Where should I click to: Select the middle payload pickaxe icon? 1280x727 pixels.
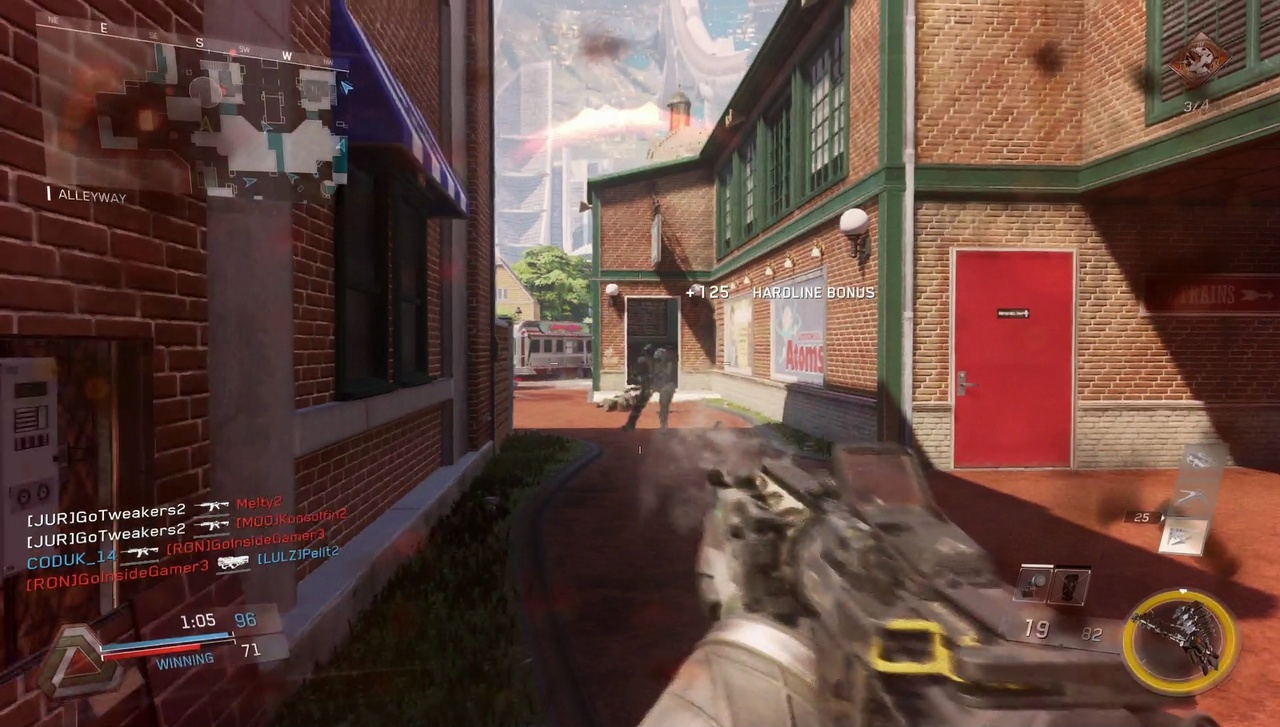pos(1190,497)
